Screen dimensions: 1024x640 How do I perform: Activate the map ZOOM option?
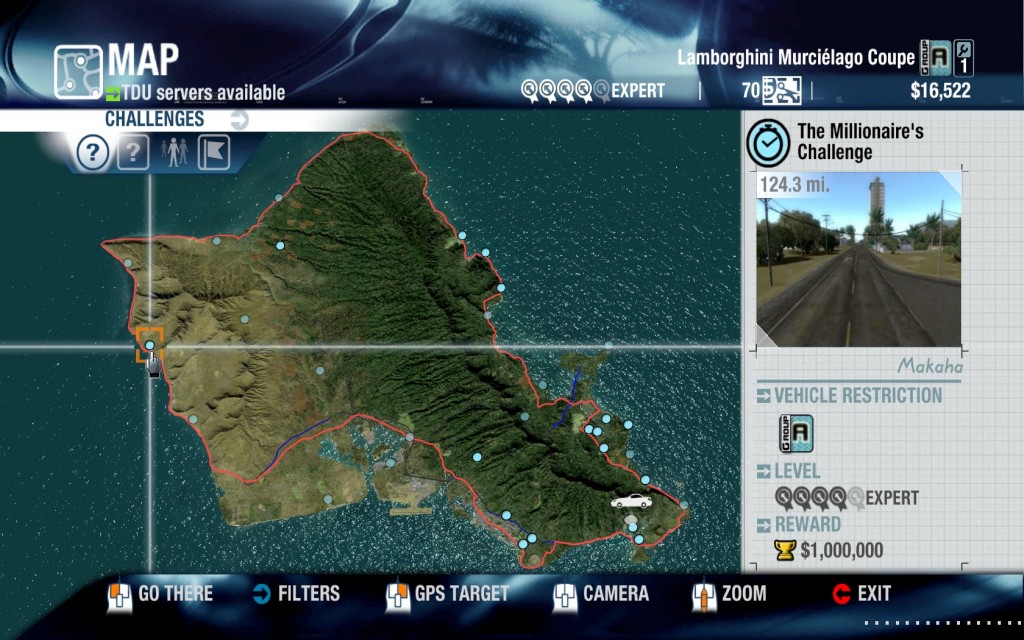[730, 594]
